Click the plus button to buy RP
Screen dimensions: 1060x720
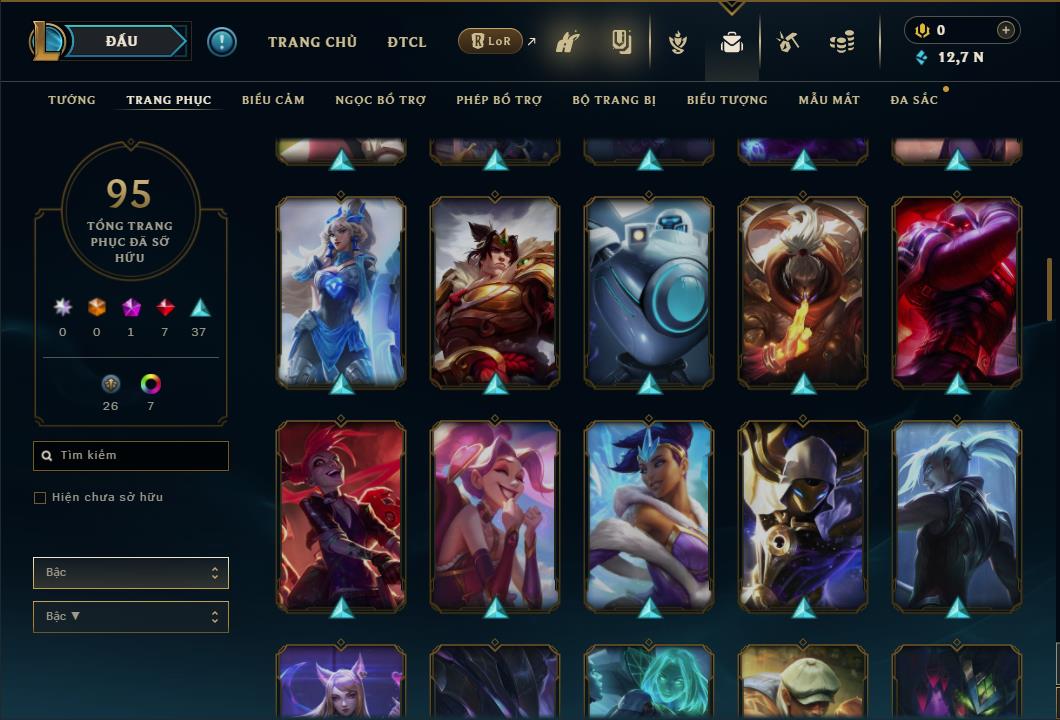pyautogui.click(x=1006, y=30)
